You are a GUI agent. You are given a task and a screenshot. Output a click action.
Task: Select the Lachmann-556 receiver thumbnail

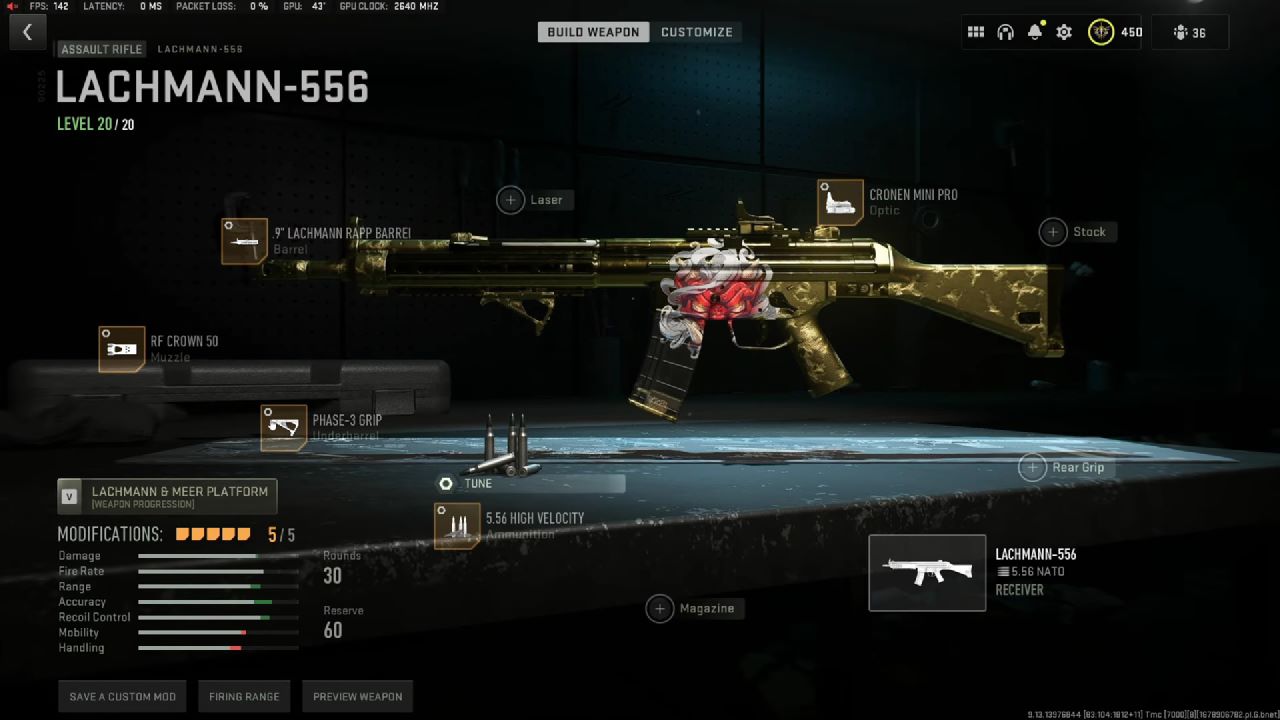tap(926, 572)
